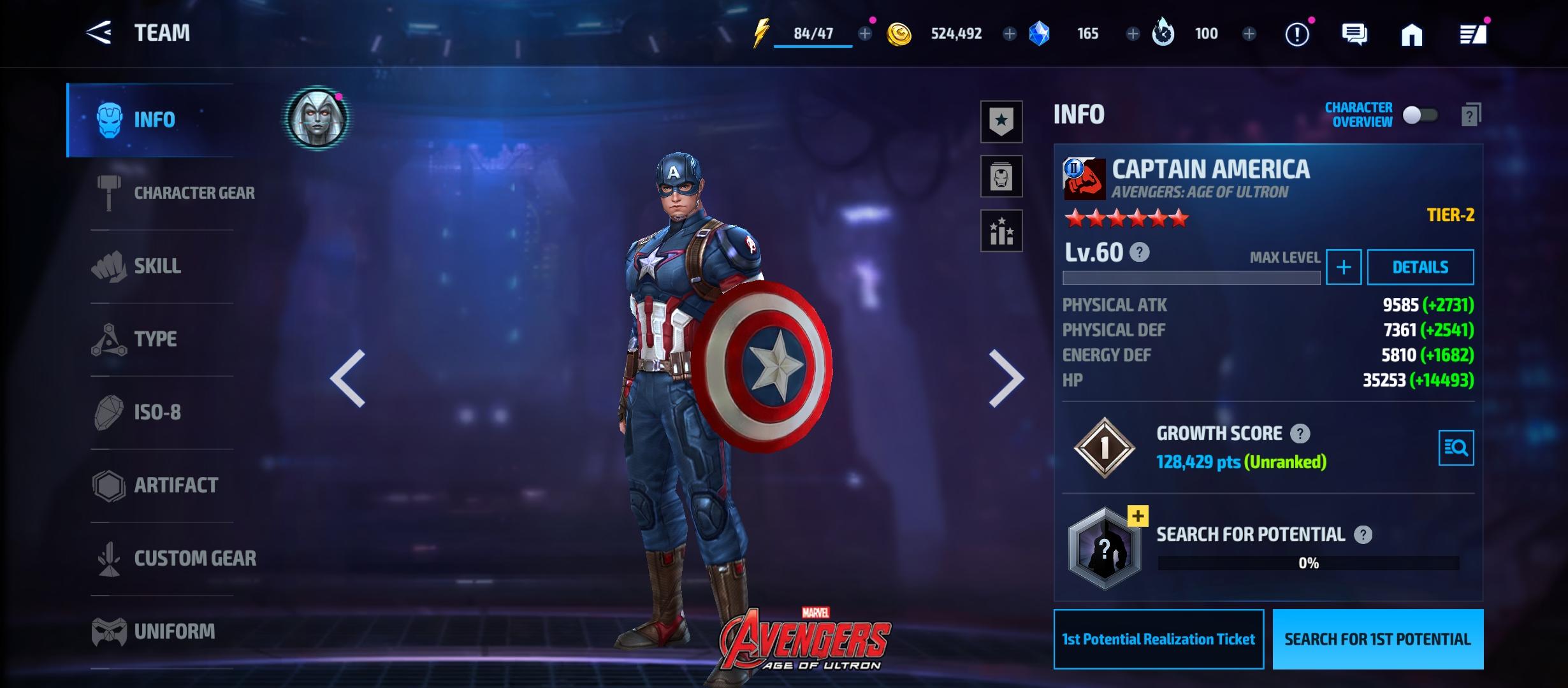Open the in-game chat icon

click(x=1354, y=34)
